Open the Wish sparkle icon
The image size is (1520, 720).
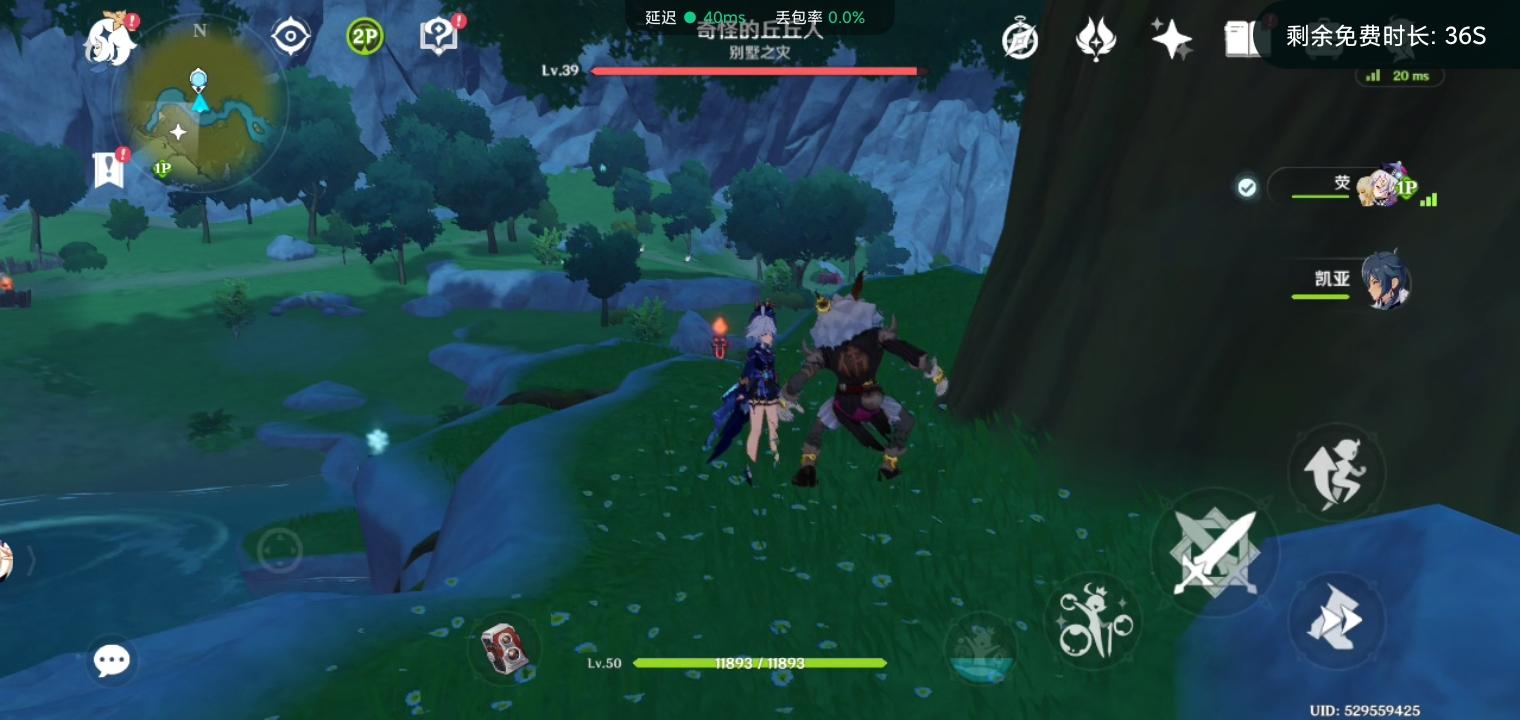[x=1170, y=37]
